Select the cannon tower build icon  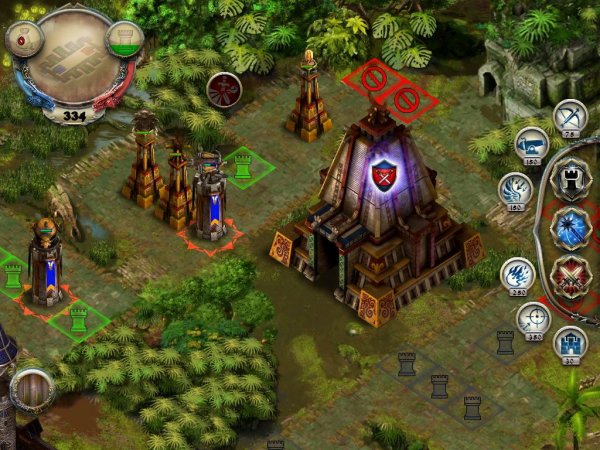pyautogui.click(x=531, y=148)
